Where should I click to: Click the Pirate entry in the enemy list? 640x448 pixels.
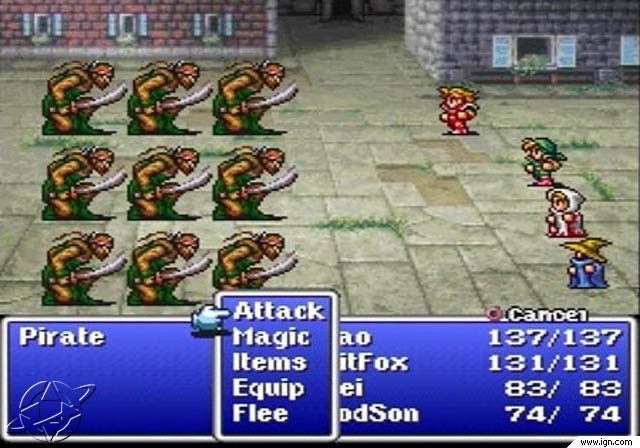click(x=62, y=337)
